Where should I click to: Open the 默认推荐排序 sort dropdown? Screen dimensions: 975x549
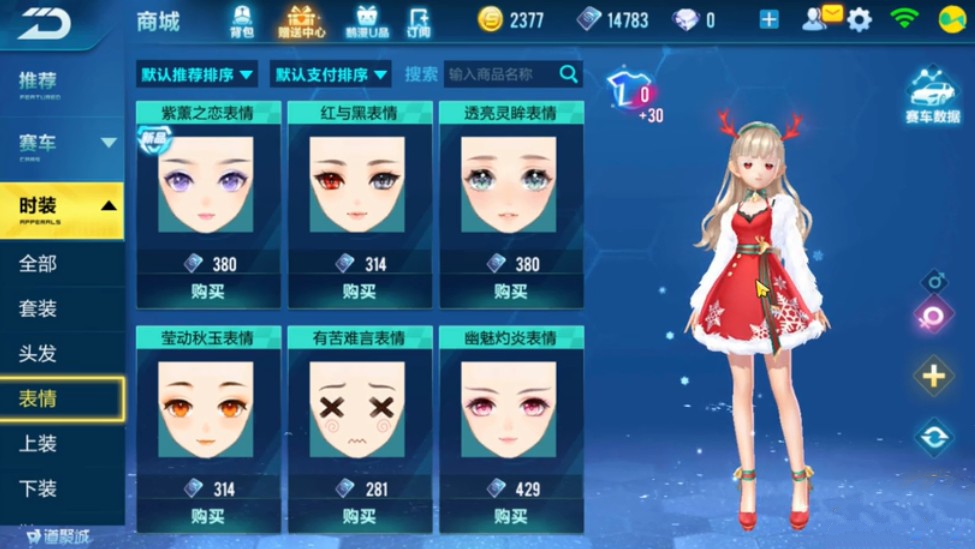click(x=197, y=74)
